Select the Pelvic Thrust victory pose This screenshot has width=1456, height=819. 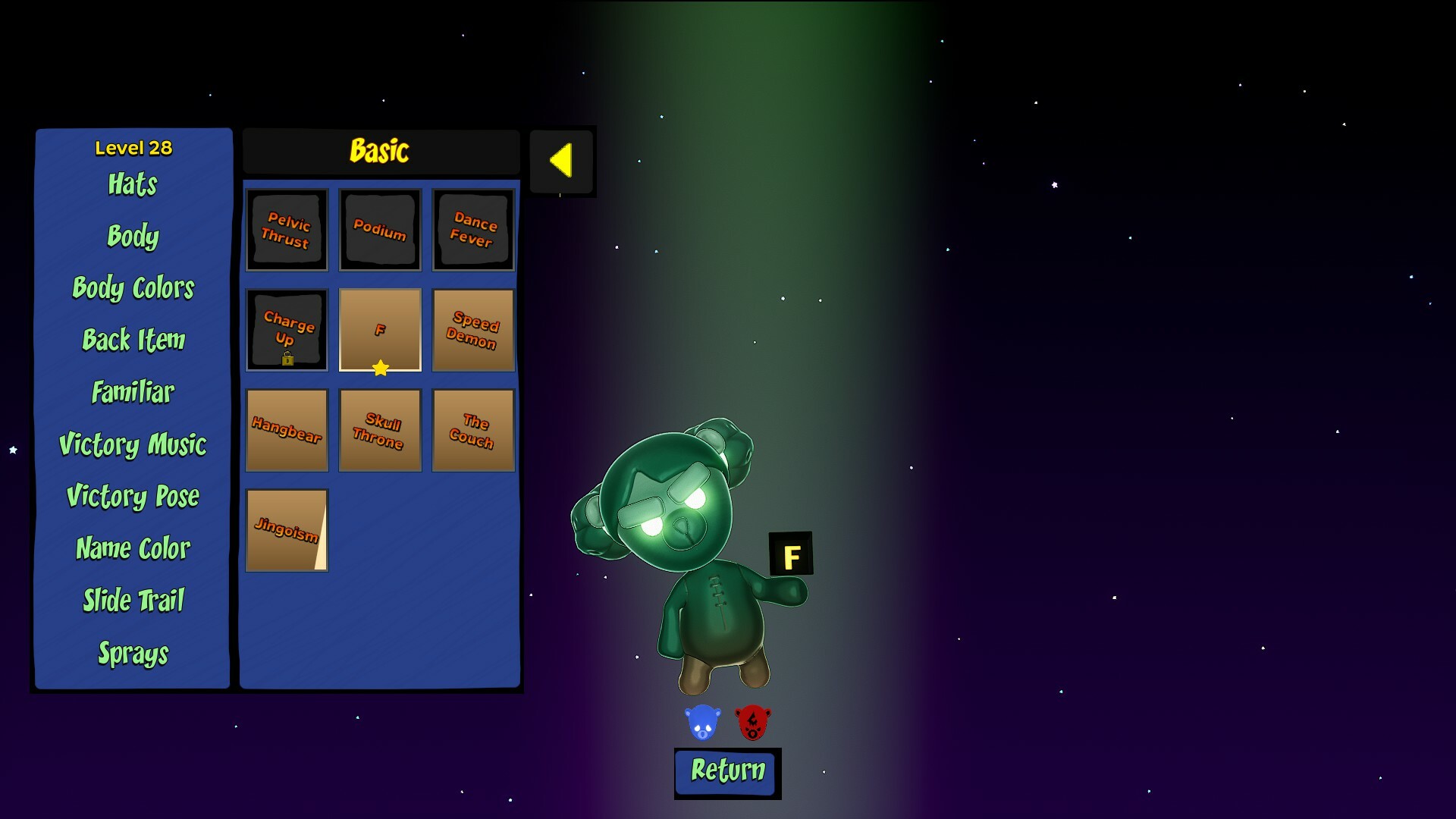click(x=287, y=230)
